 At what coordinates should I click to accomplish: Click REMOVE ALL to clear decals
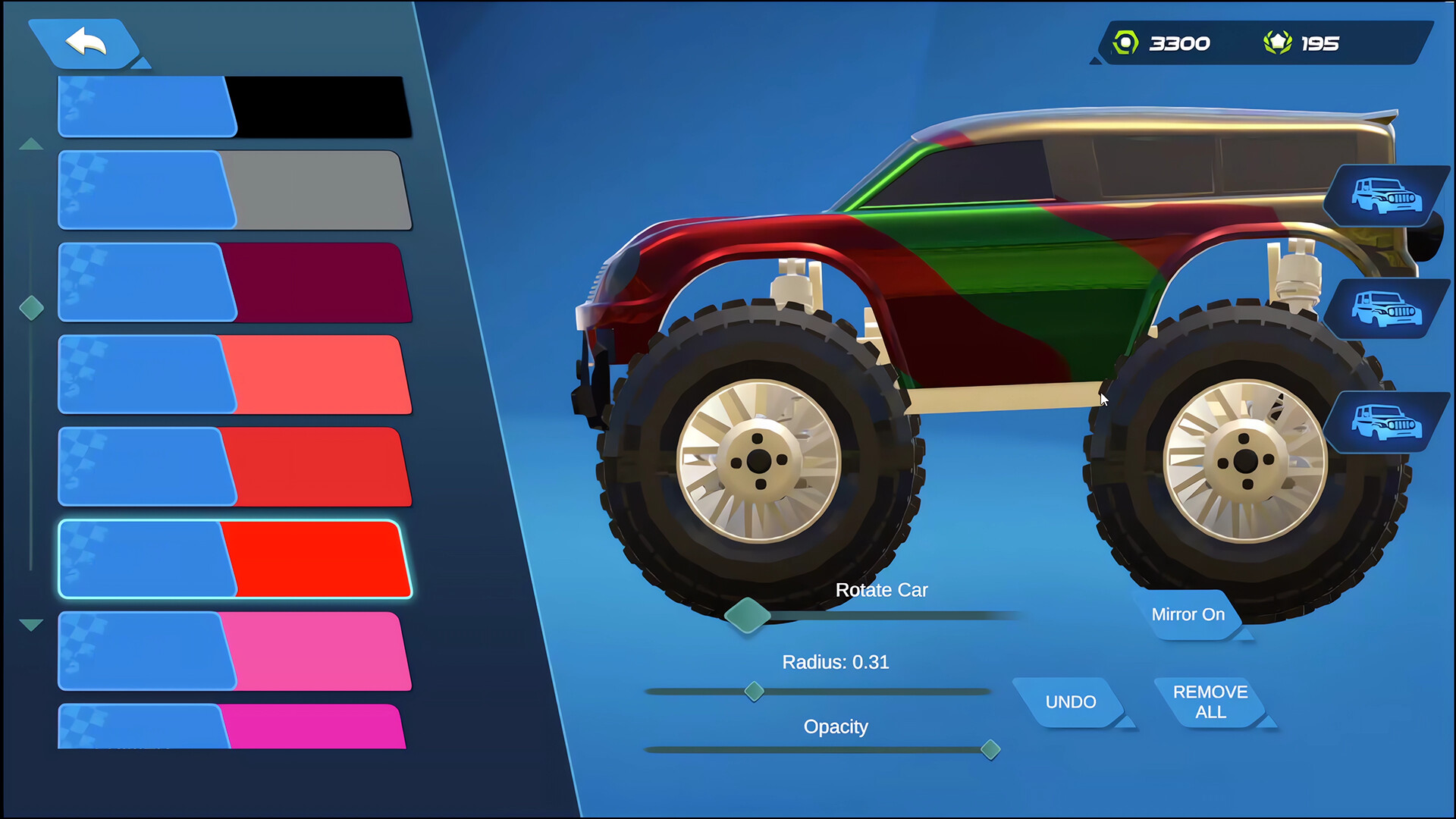coord(1210,702)
